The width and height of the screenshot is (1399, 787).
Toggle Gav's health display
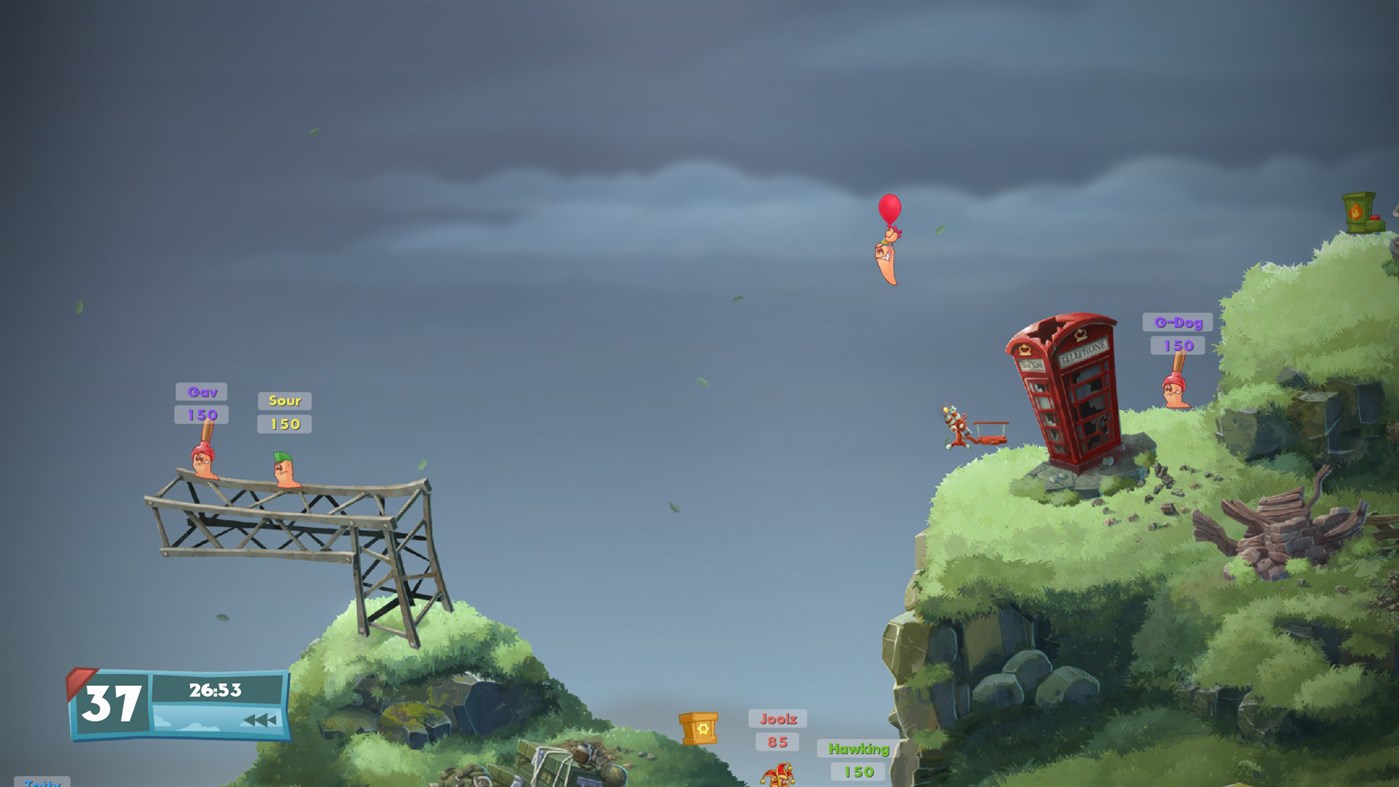(202, 412)
